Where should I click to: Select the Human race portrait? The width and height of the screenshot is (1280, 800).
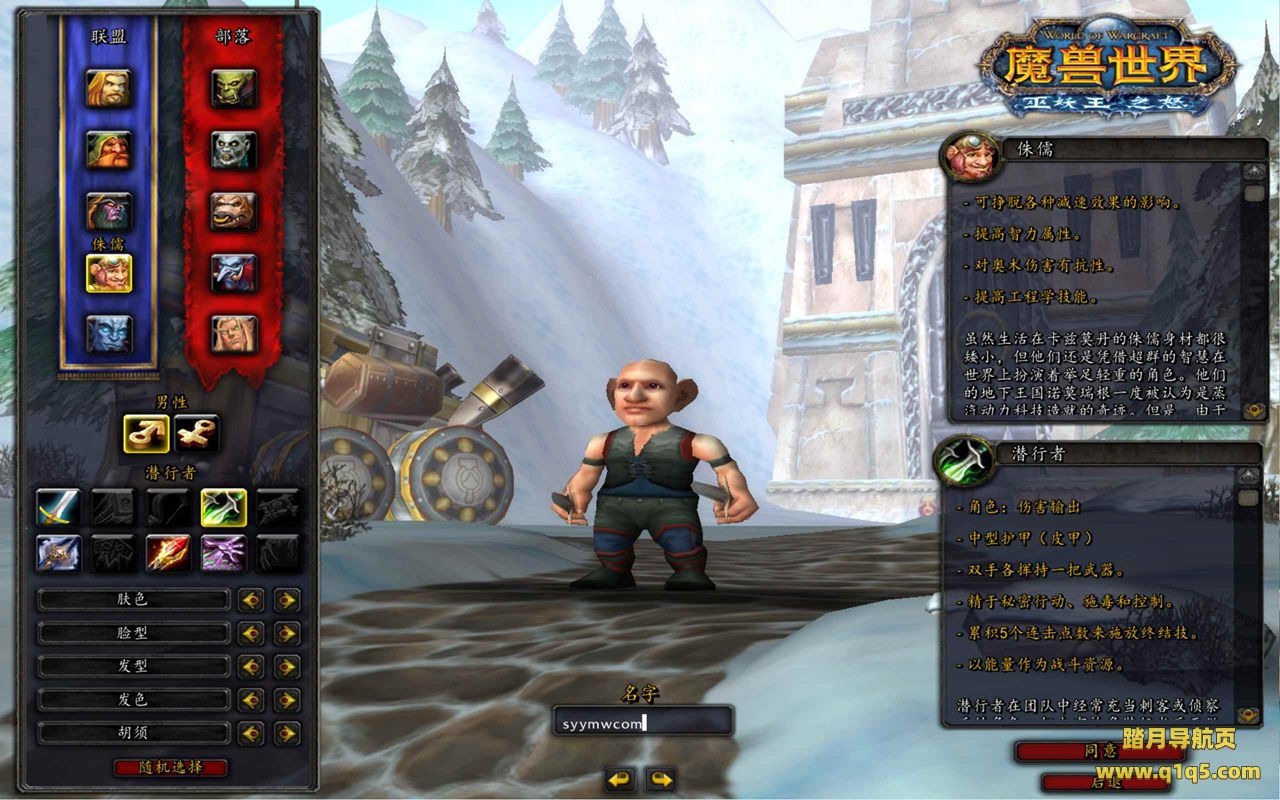(108, 89)
